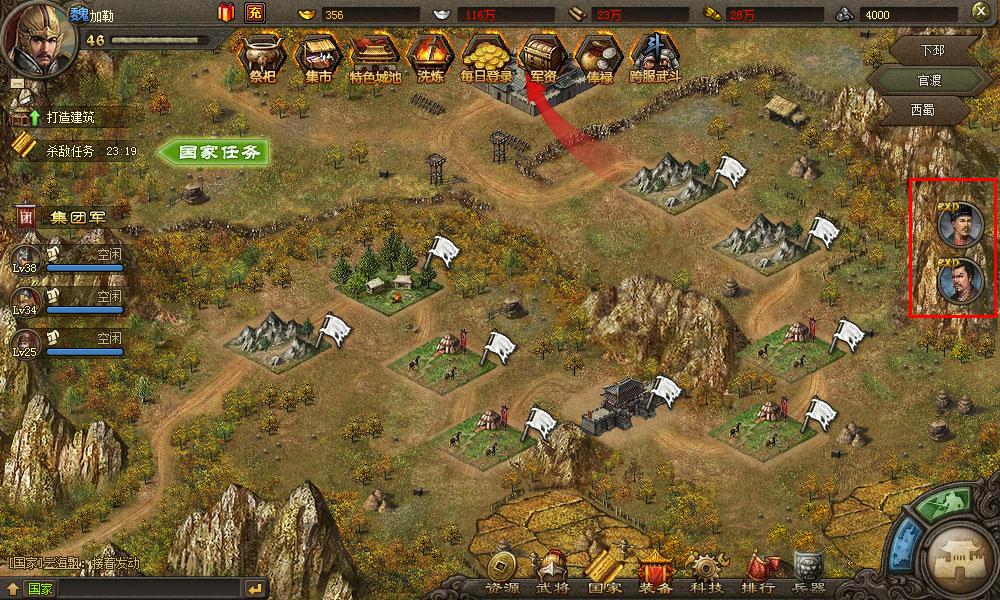Claim the 每日登录 daily login reward
The width and height of the screenshot is (1000, 600).
click(x=486, y=59)
